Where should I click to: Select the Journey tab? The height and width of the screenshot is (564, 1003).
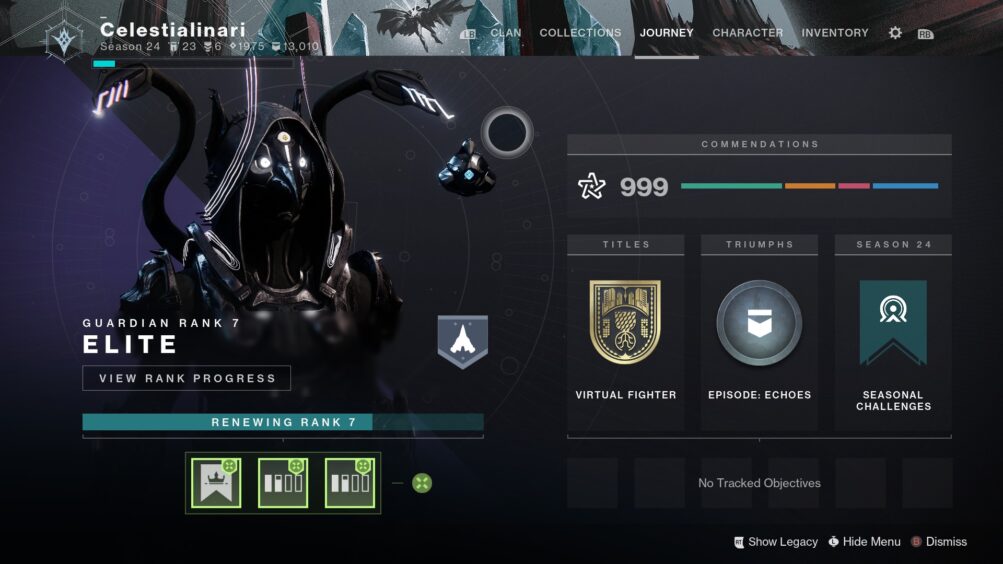tap(667, 33)
